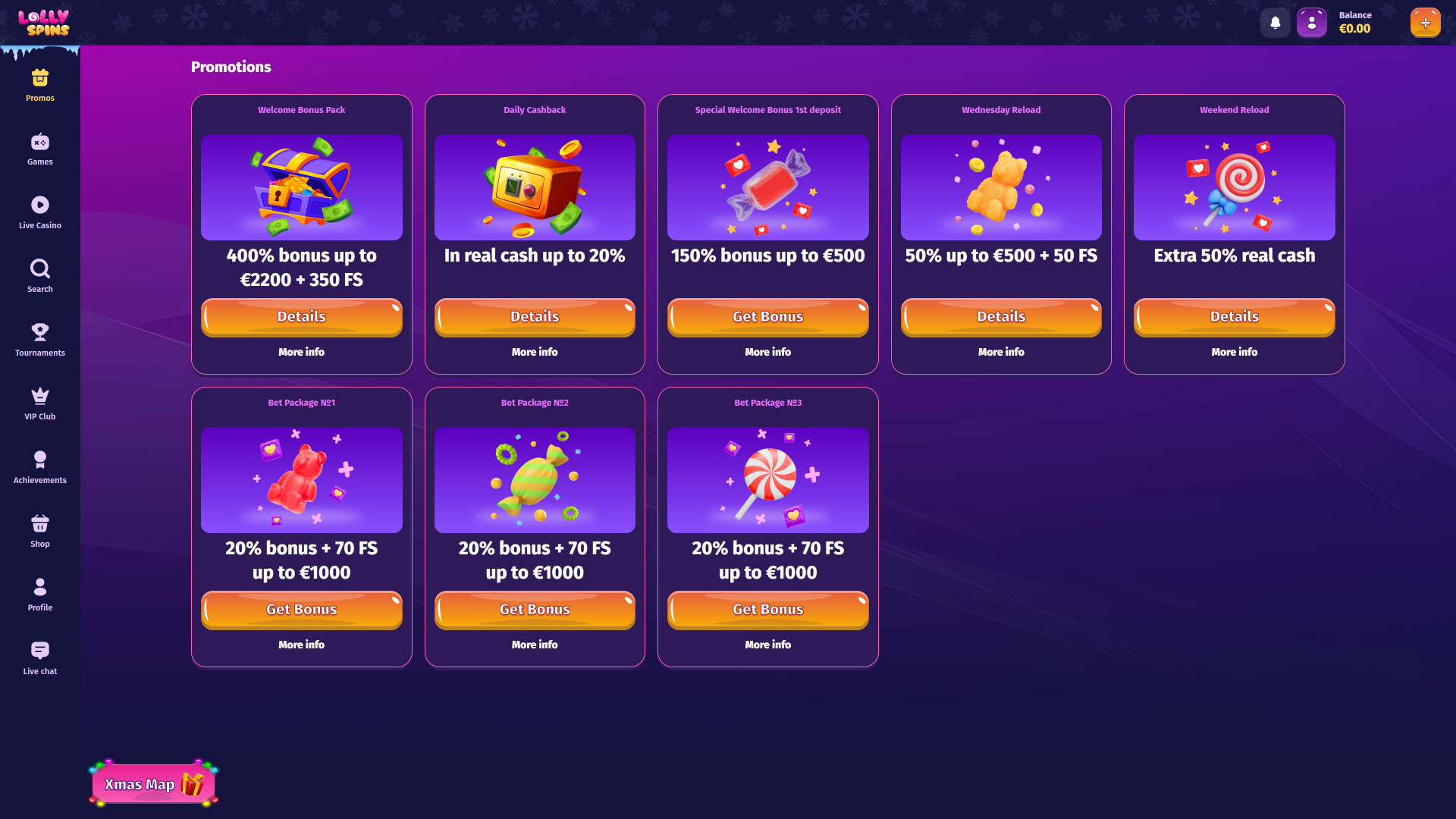Get Bonus for Special Welcome Bonus
1456x819 pixels.
[x=767, y=317]
